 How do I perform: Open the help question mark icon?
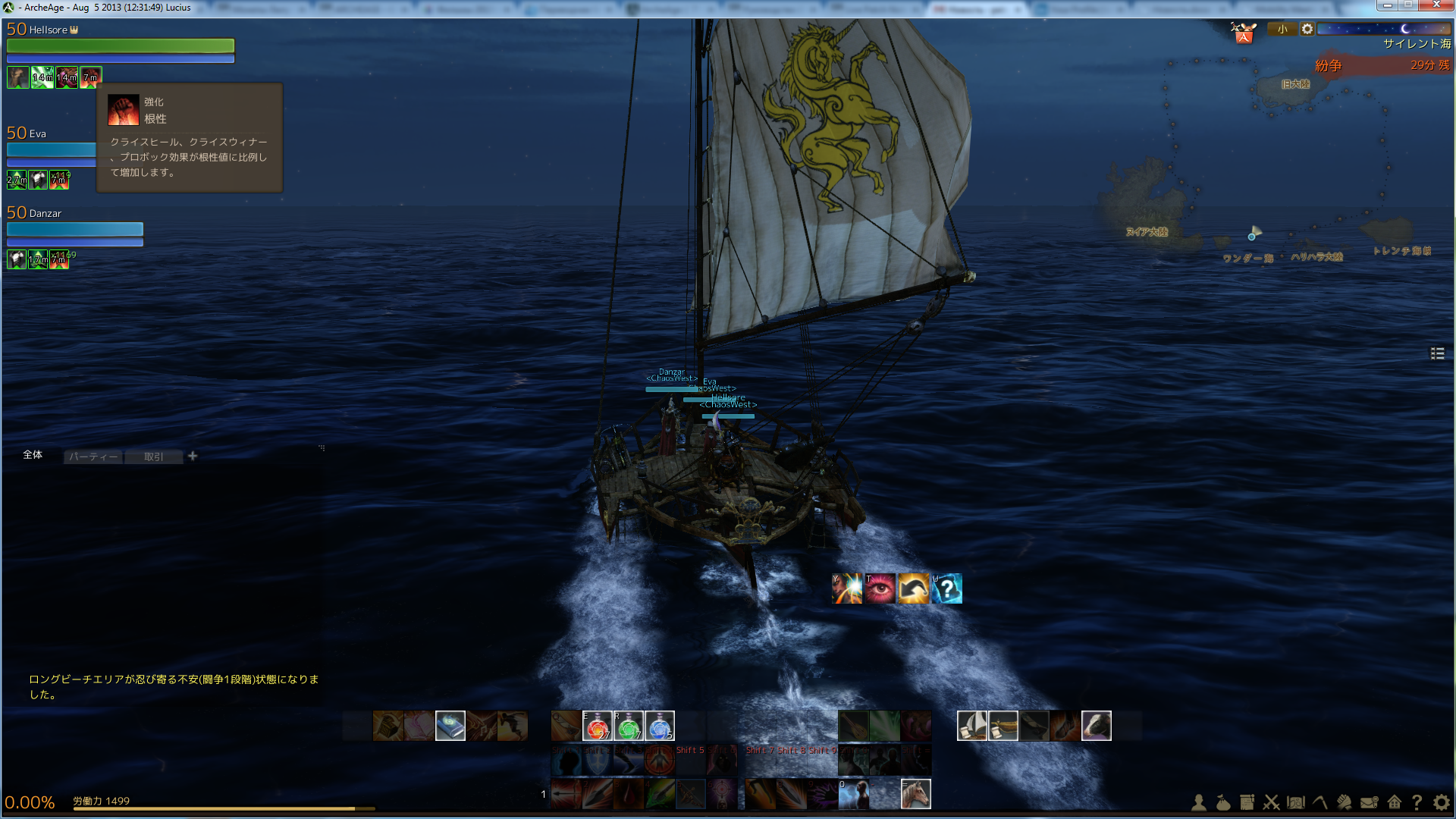coord(1417,802)
